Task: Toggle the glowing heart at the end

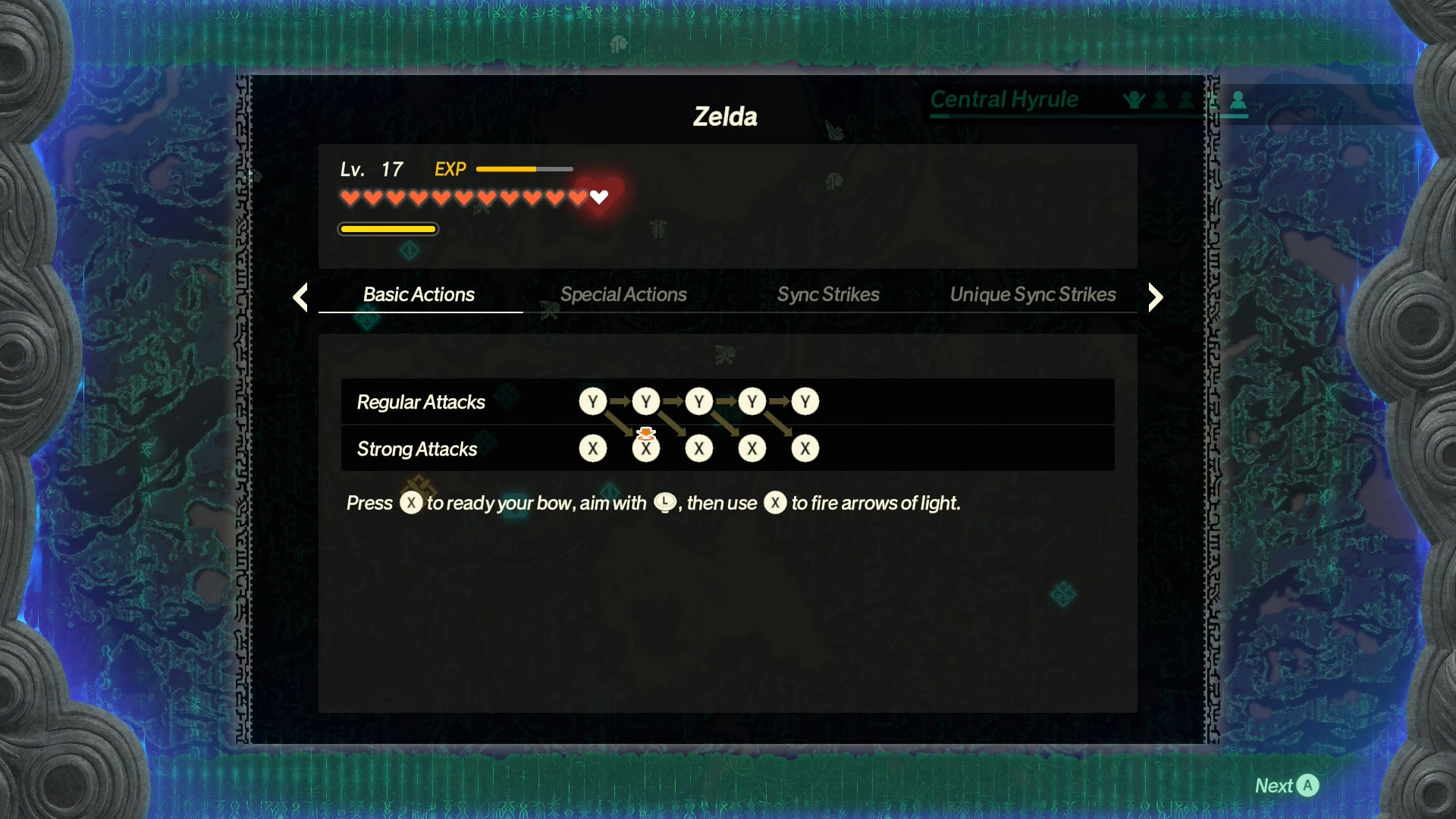Action: pyautogui.click(x=599, y=197)
